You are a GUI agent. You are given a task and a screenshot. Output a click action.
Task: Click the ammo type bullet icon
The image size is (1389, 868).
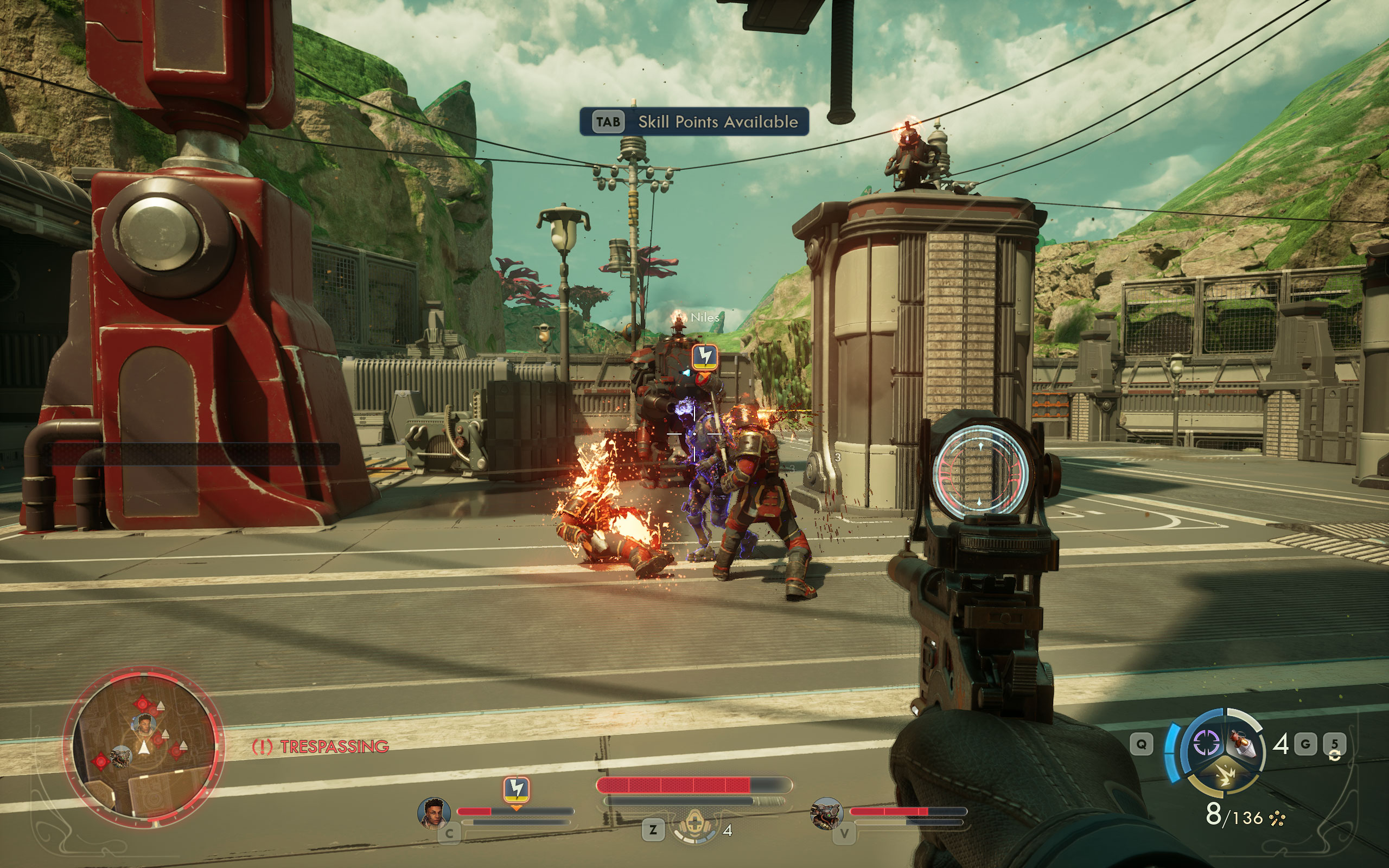coord(1277,819)
